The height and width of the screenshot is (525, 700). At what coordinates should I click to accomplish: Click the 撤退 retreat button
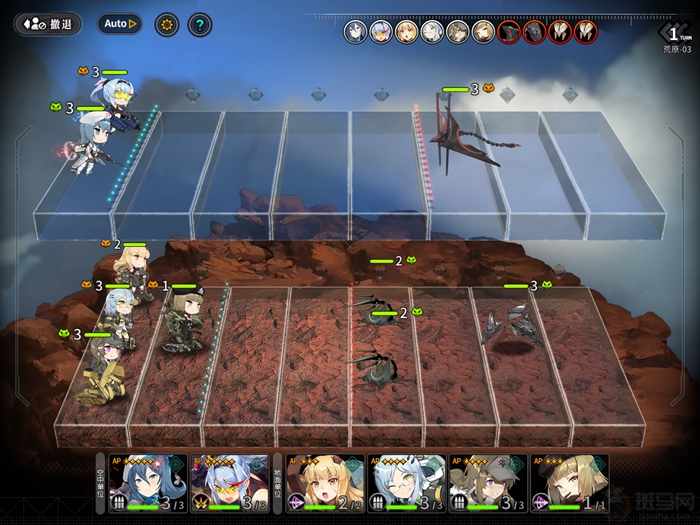pos(48,23)
